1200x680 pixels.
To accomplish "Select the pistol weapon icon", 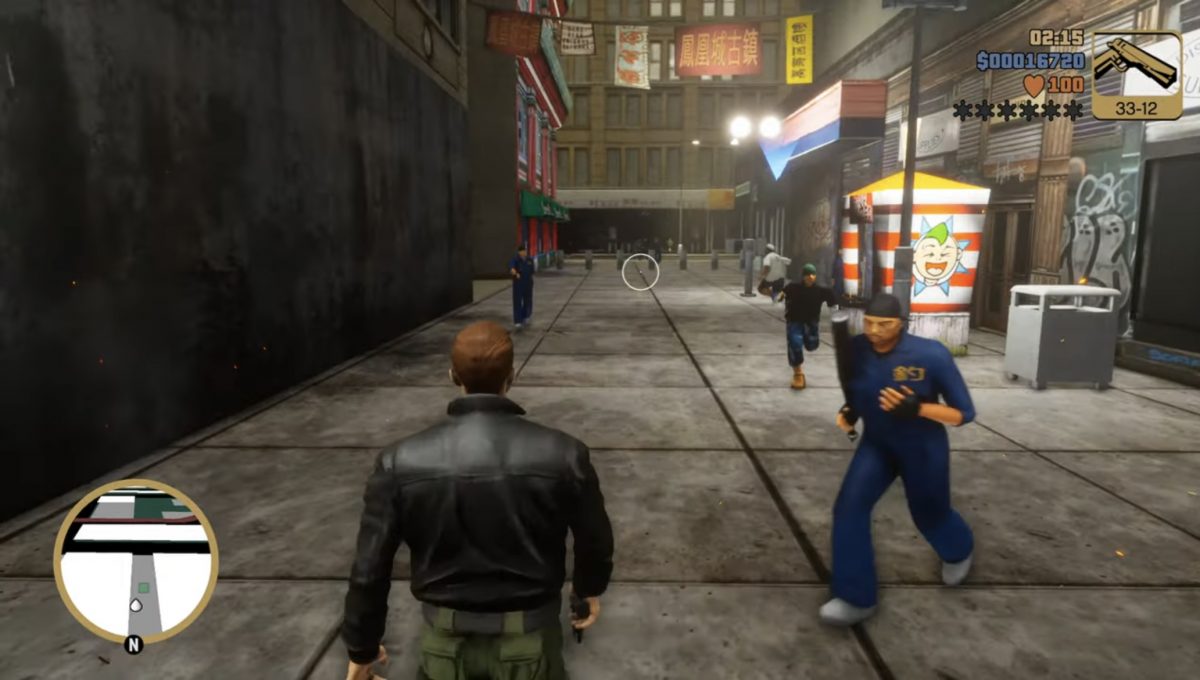I will [1135, 65].
